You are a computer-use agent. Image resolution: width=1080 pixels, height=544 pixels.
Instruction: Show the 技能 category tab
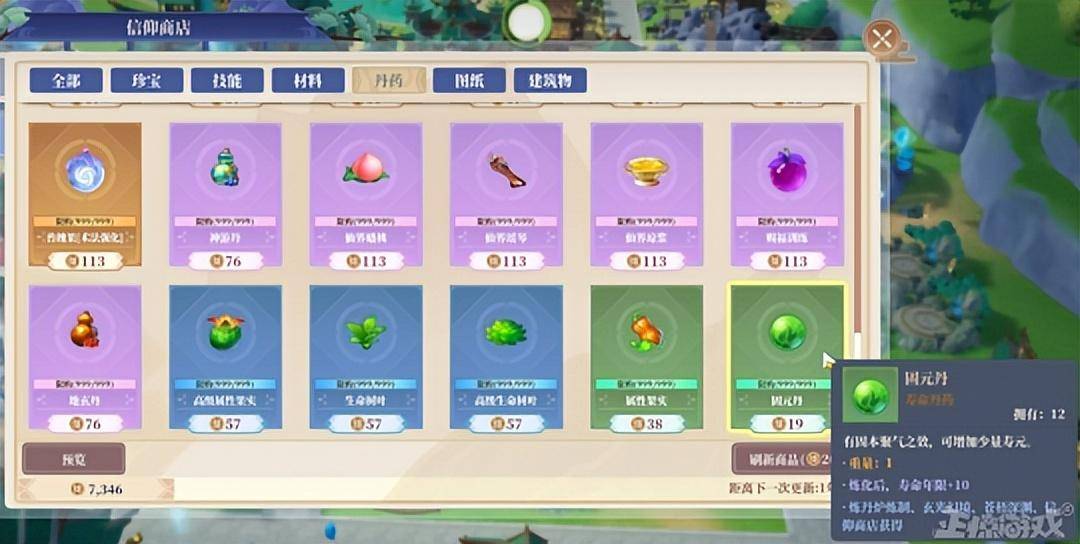[227, 81]
